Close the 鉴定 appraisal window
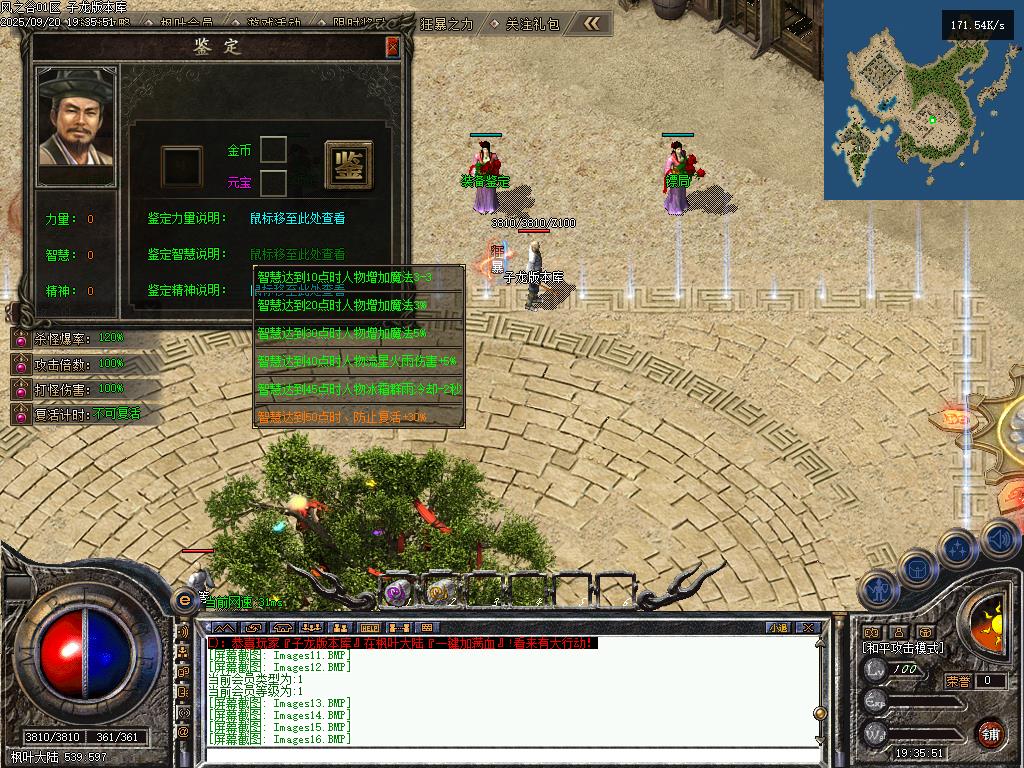 (x=393, y=47)
